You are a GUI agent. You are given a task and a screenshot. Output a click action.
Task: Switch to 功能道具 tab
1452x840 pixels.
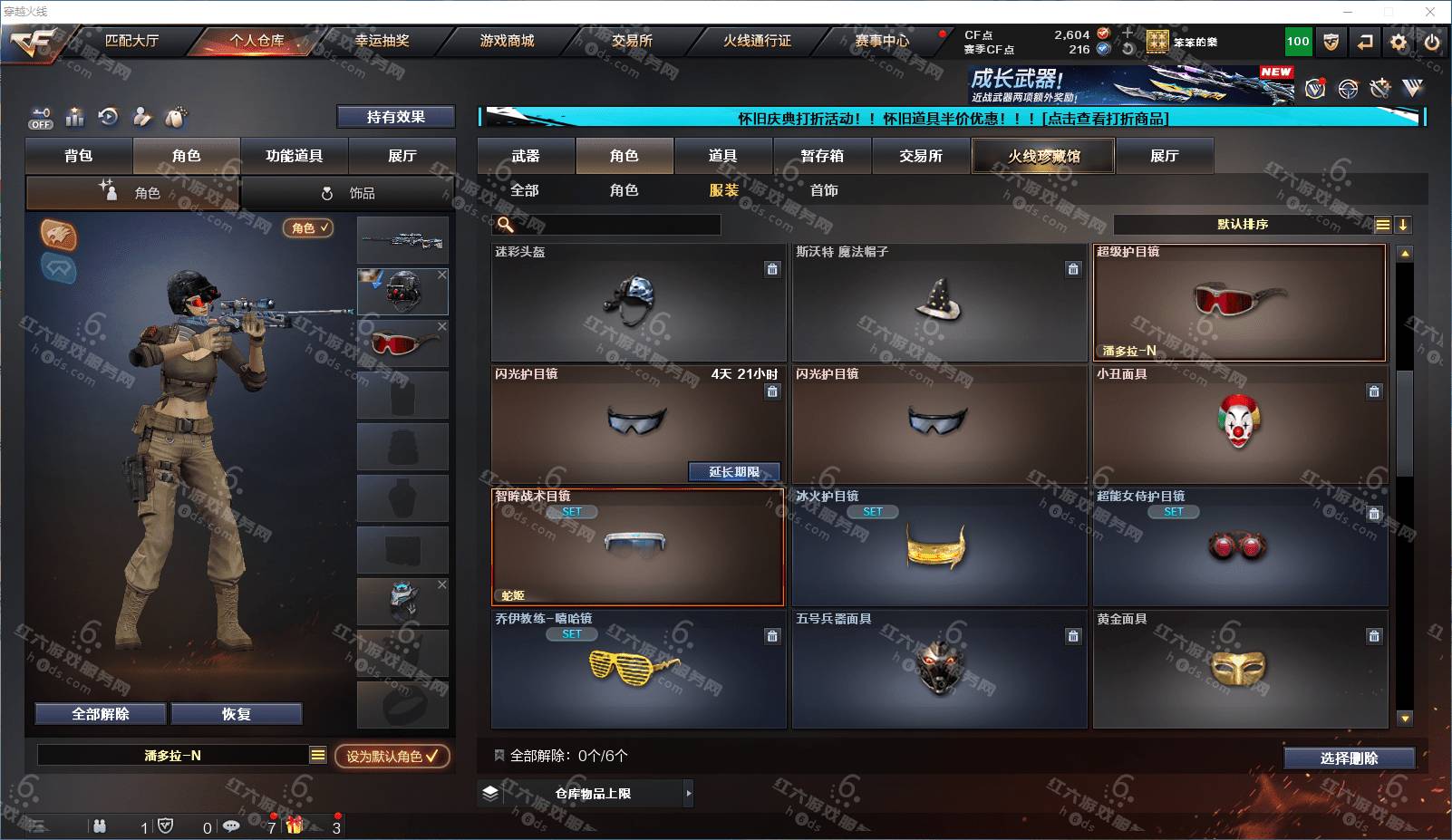(x=294, y=156)
